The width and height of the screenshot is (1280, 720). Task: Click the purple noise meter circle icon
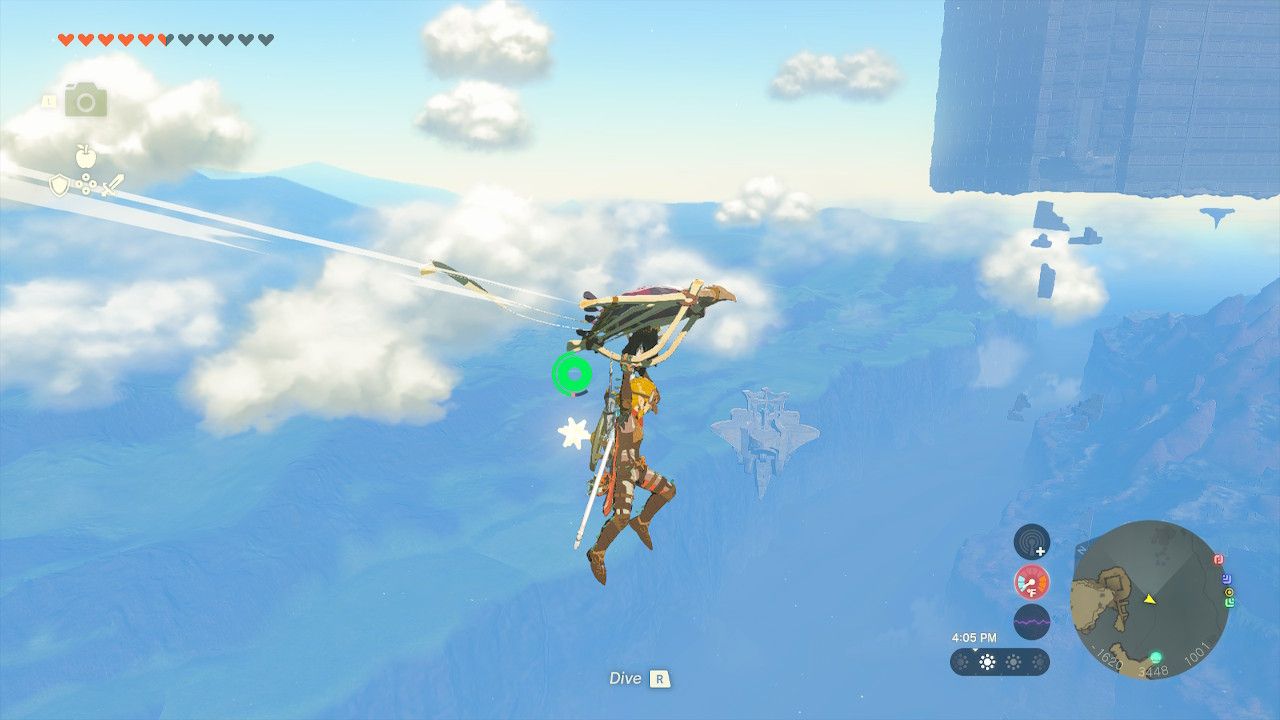coord(1032,621)
